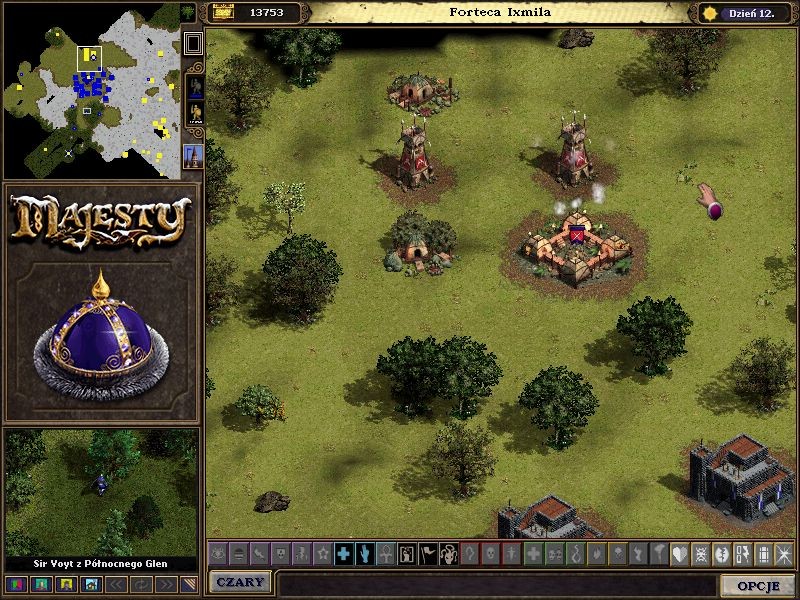Open the yellow-haired hero list icon
The width and height of the screenshot is (800, 600).
coord(68,583)
